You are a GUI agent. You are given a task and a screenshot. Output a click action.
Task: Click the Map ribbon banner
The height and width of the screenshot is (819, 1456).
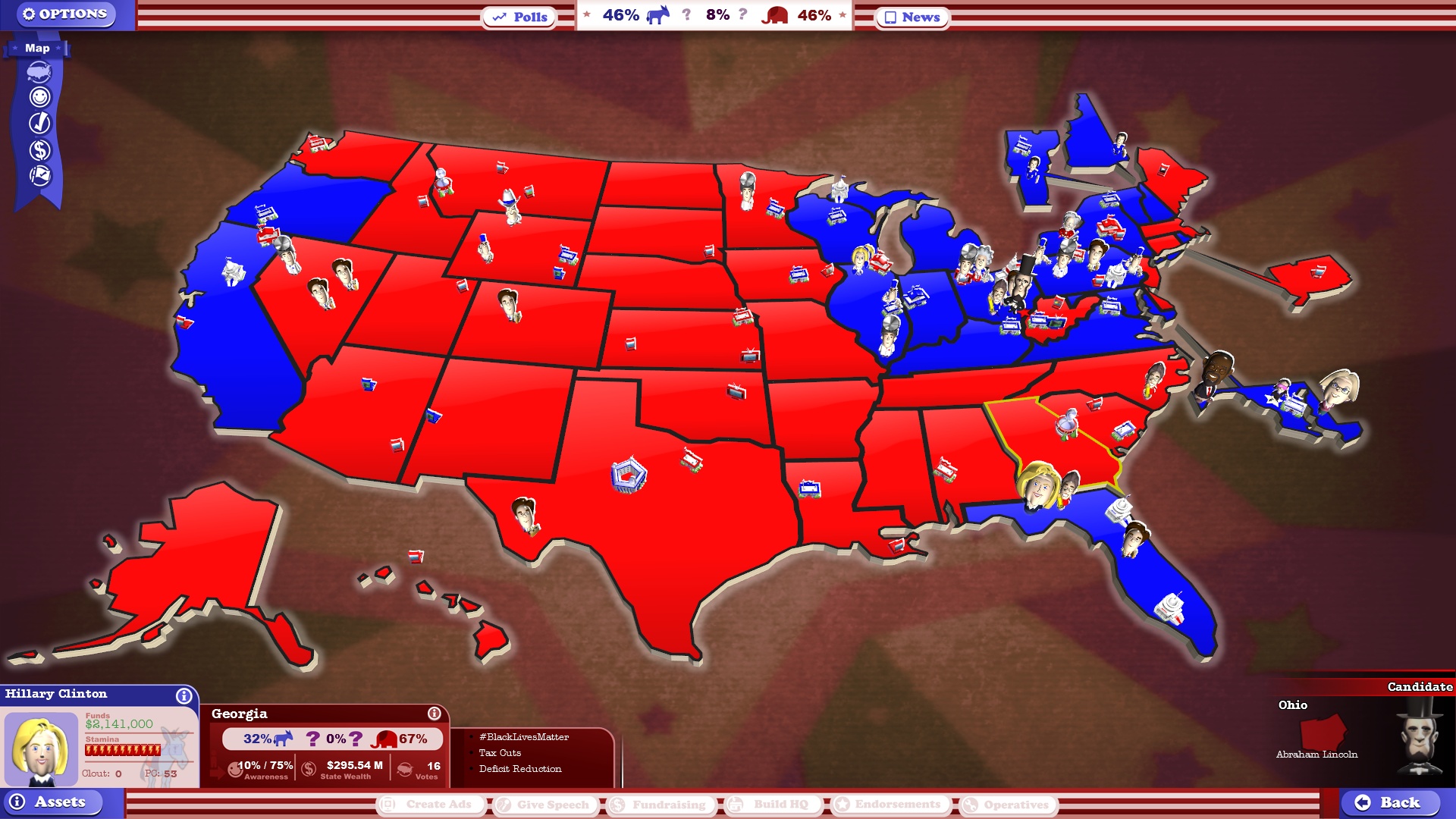(36, 48)
